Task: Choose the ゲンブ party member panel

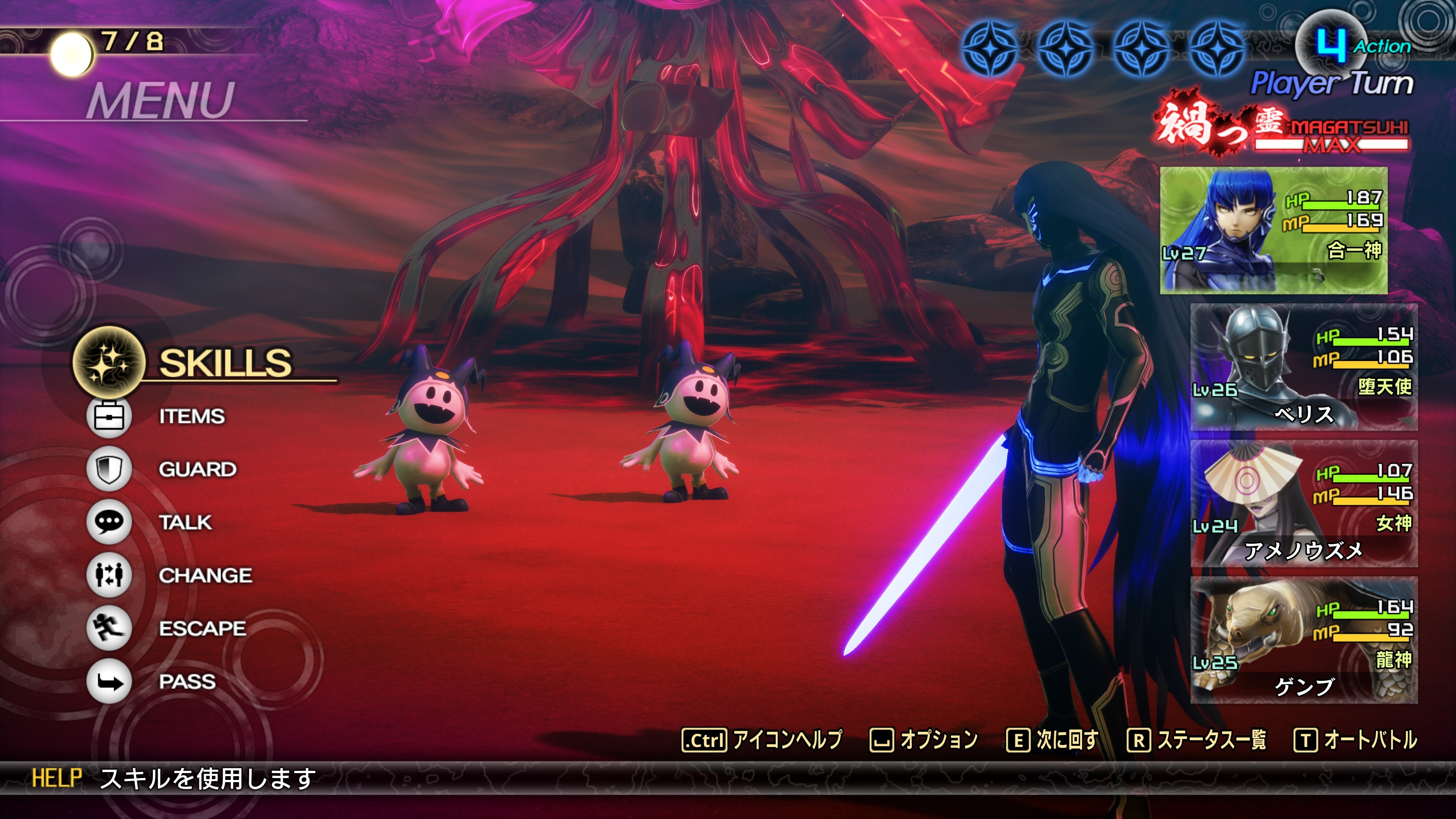Action: 1304,640
